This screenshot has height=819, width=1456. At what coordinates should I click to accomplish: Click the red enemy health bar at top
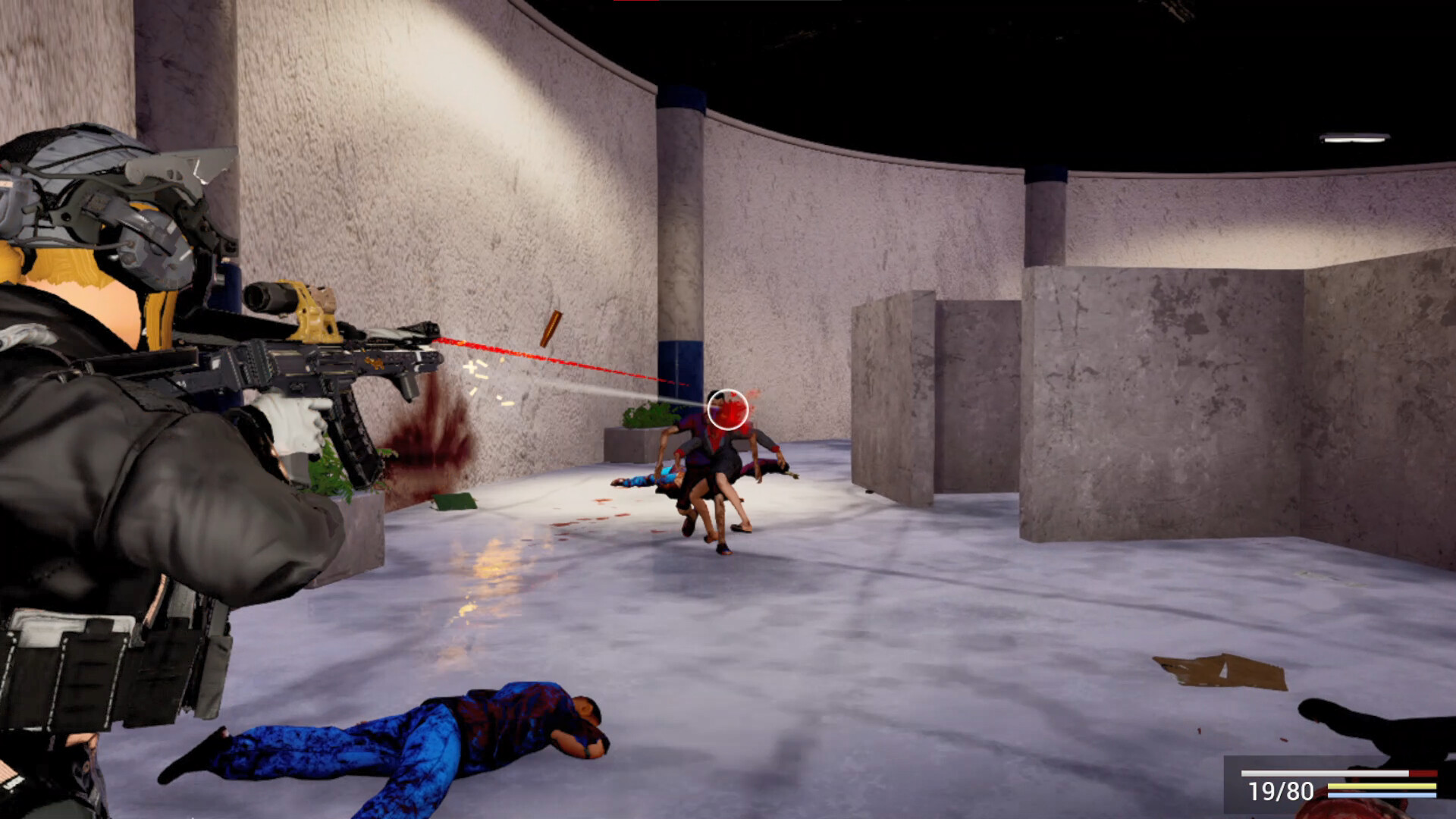click(637, 3)
